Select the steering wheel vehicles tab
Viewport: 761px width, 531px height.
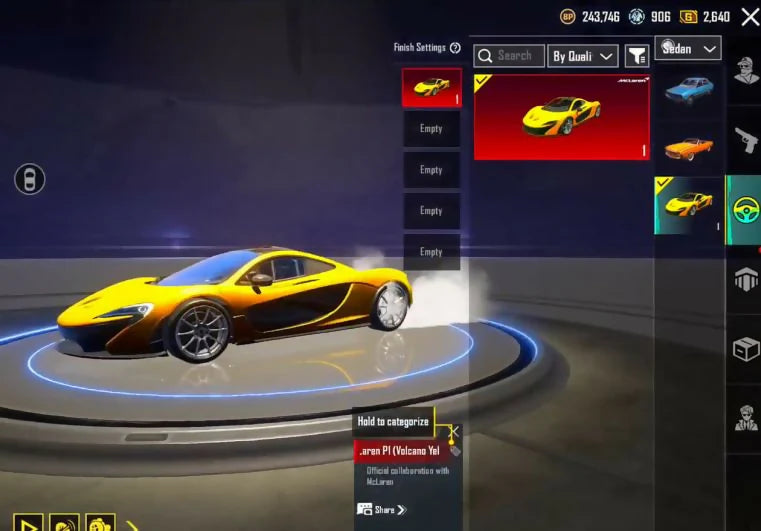pos(745,210)
